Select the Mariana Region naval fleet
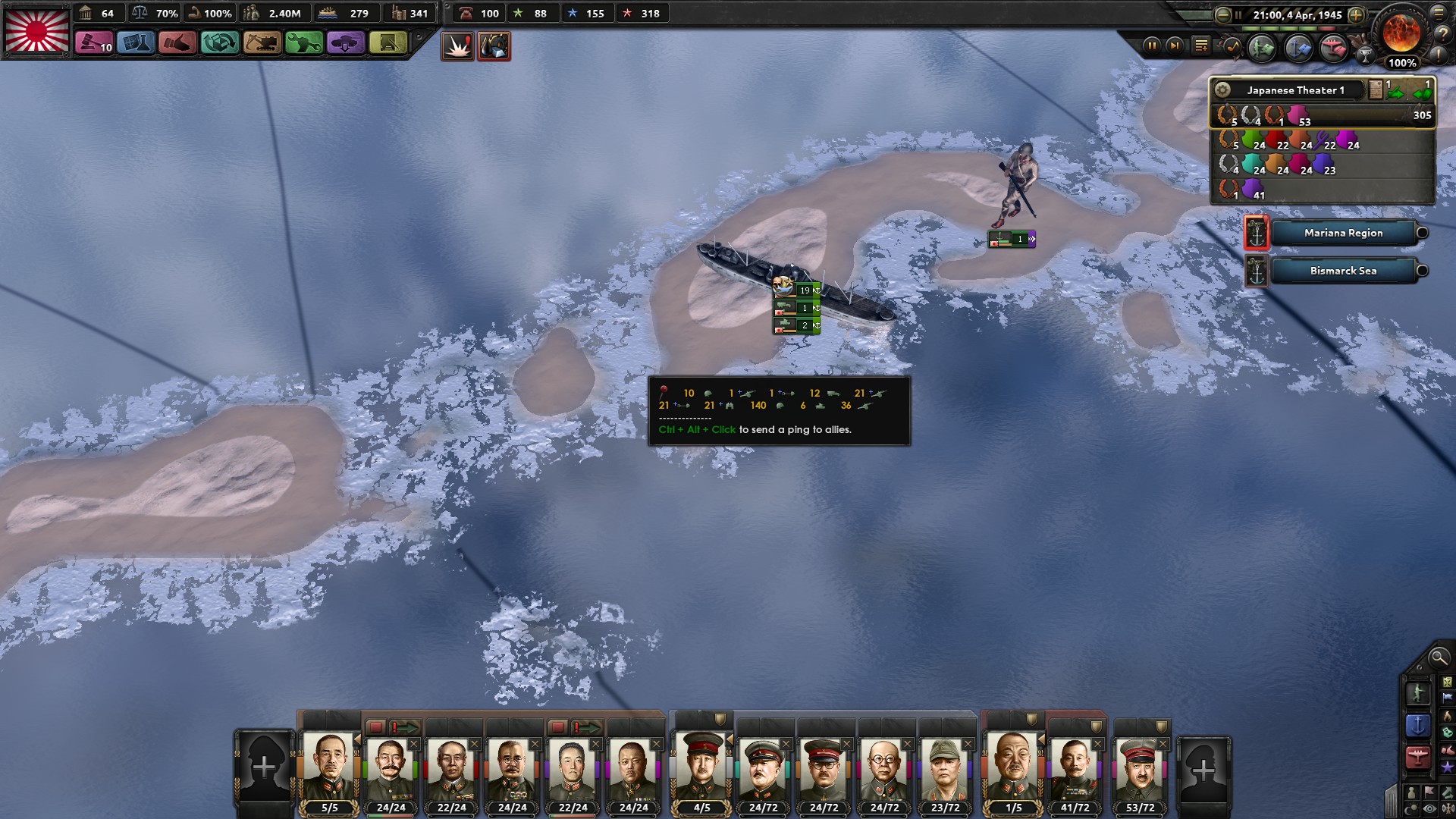 click(1343, 233)
